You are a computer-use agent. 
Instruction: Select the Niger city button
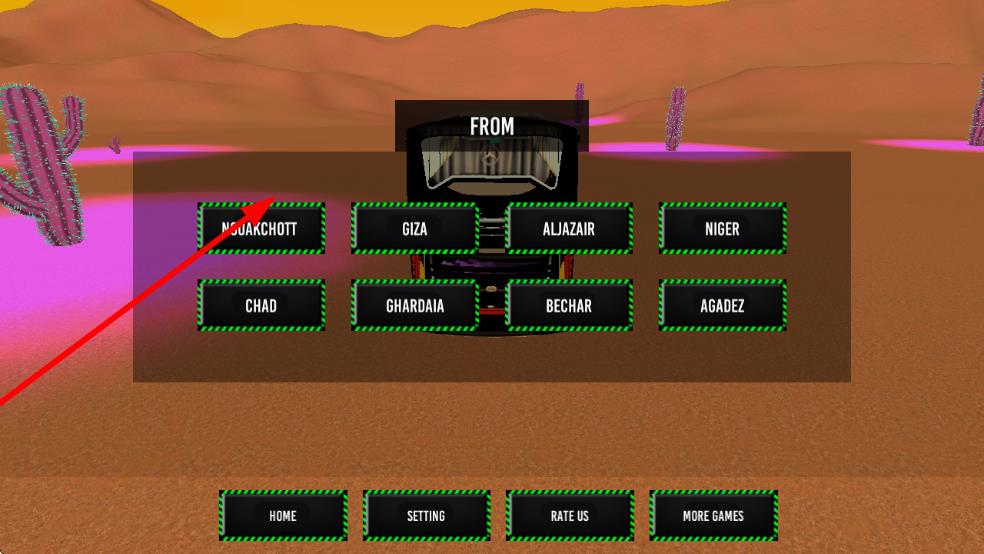coord(722,228)
